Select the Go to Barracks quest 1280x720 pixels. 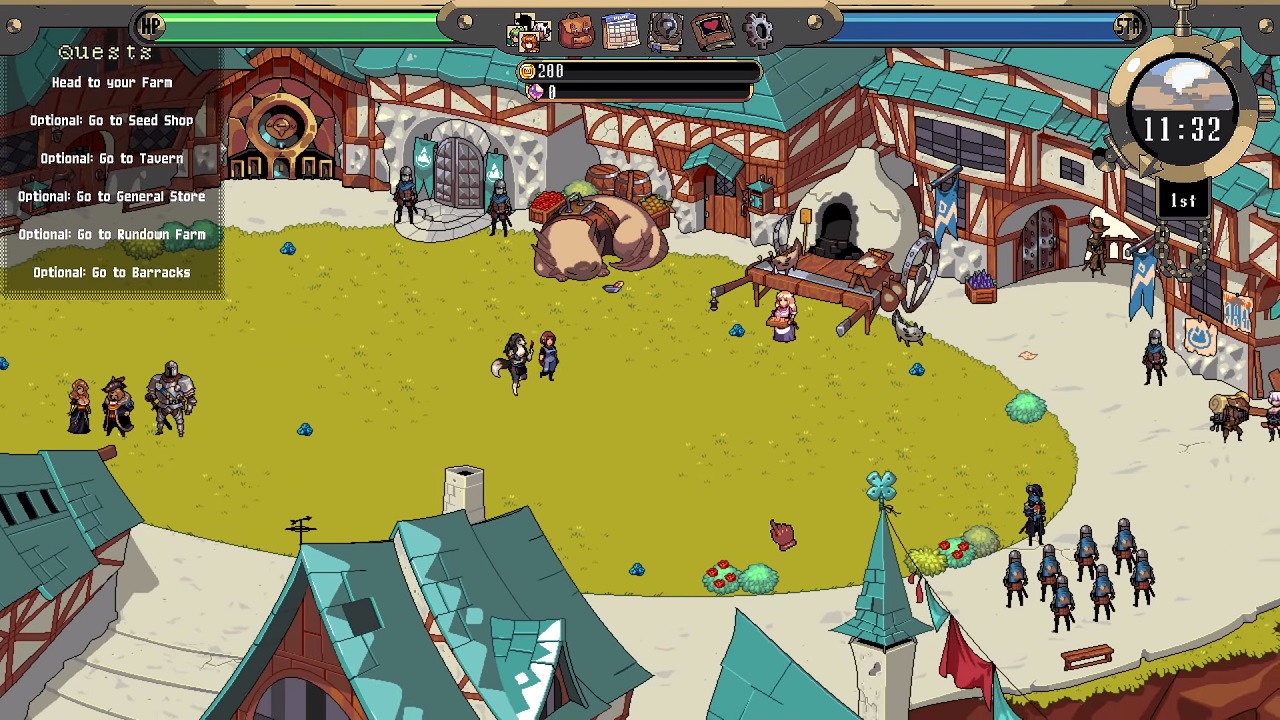112,273
